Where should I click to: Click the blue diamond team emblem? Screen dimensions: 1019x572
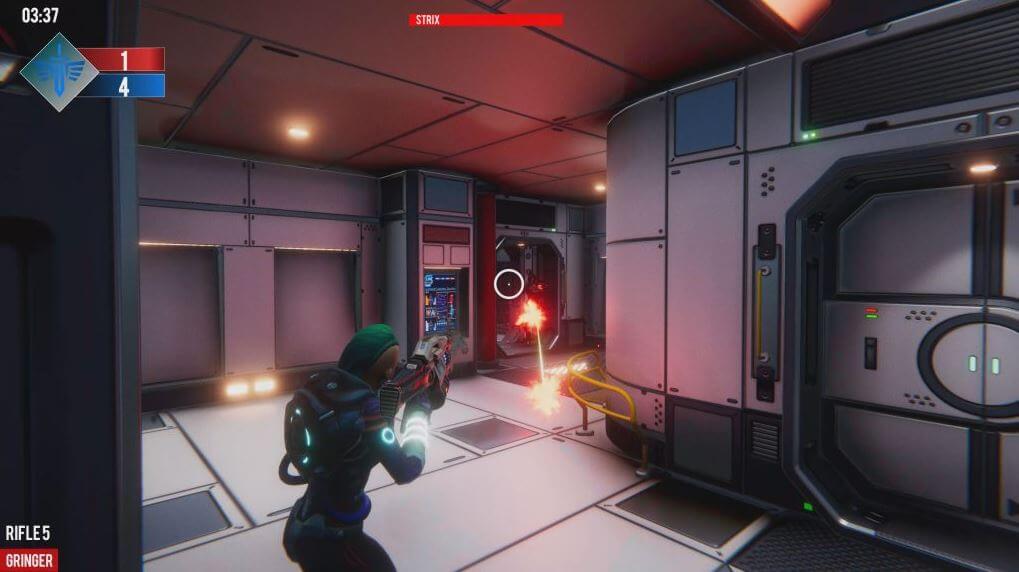tap(59, 71)
